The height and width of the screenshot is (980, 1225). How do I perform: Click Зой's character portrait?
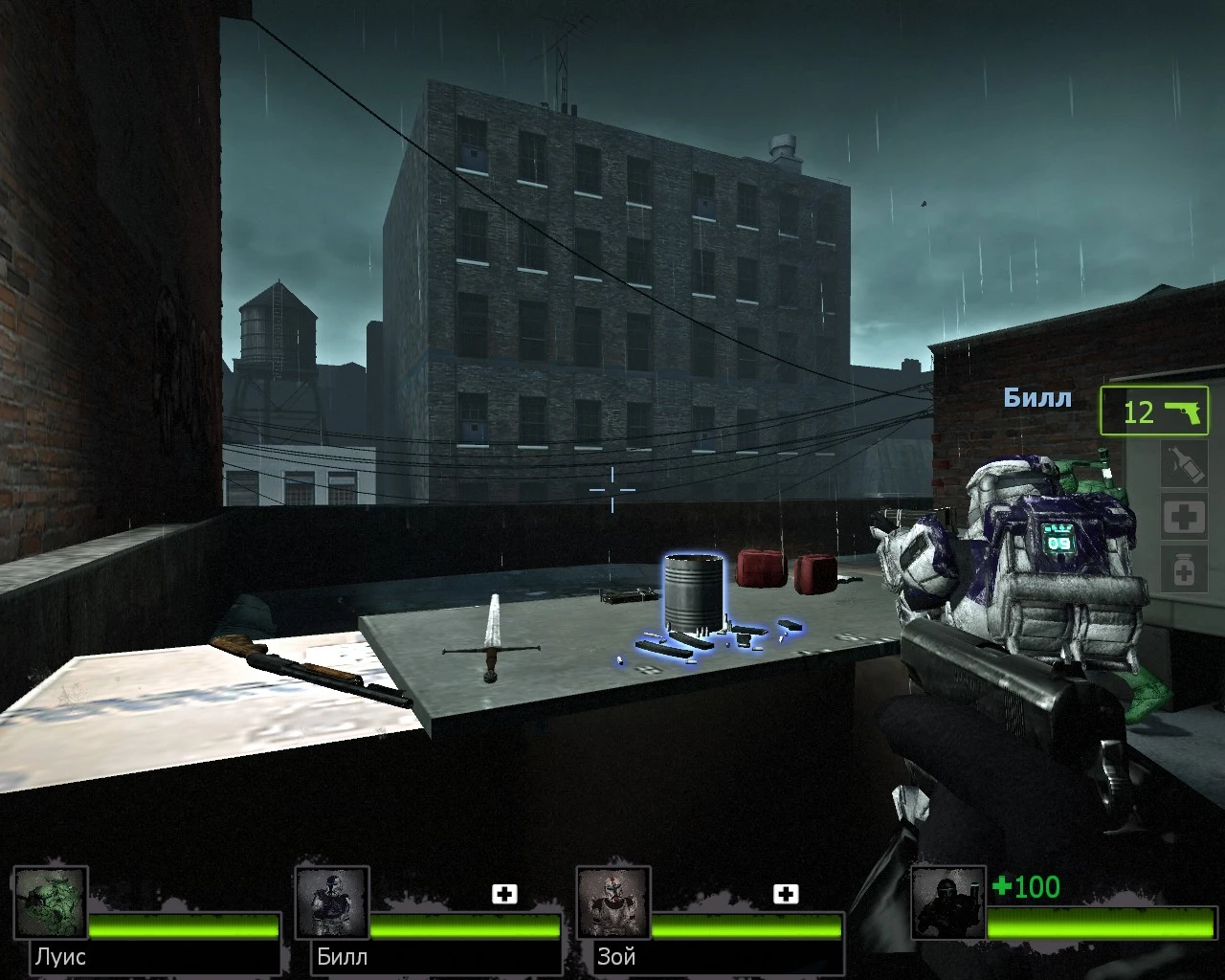click(613, 900)
